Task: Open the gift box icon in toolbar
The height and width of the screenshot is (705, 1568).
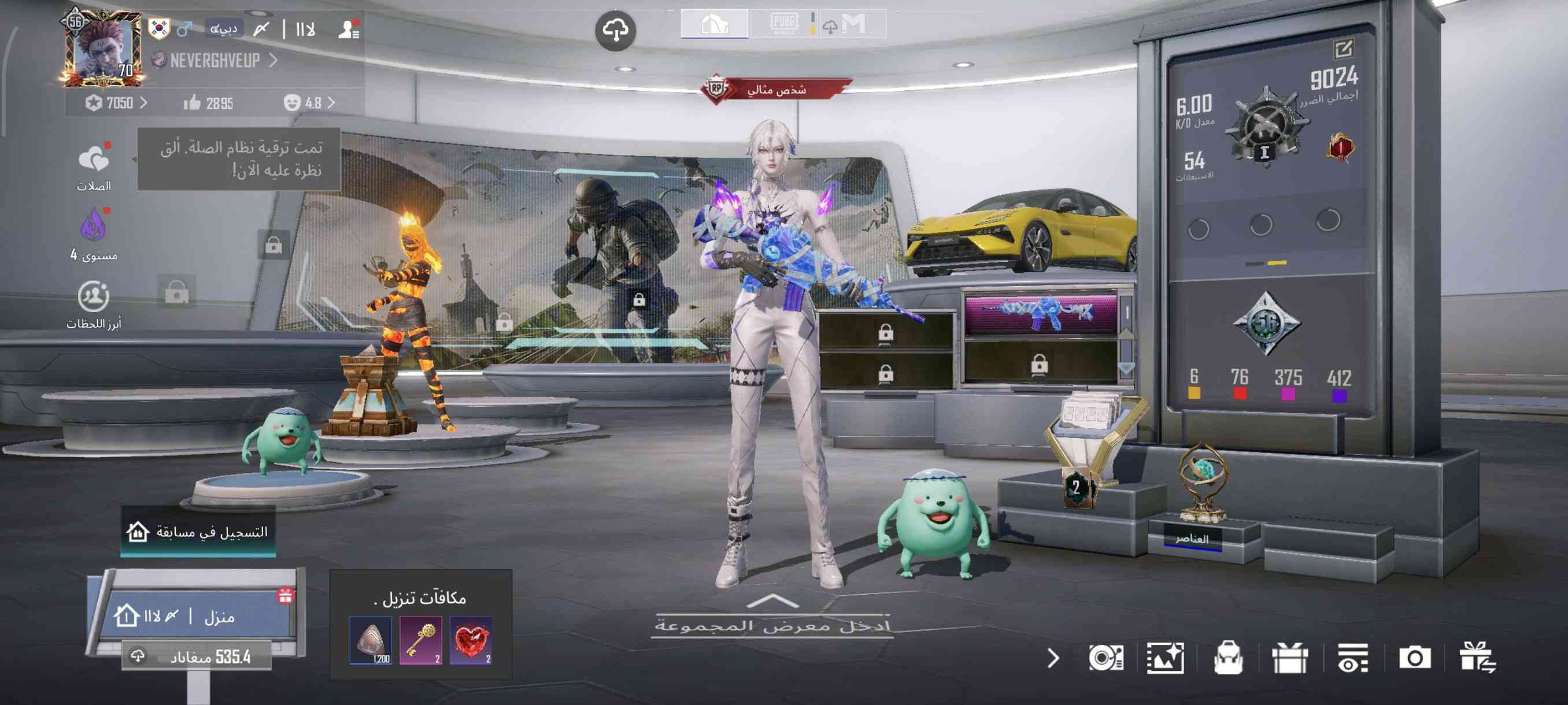Action: pyautogui.click(x=1289, y=658)
